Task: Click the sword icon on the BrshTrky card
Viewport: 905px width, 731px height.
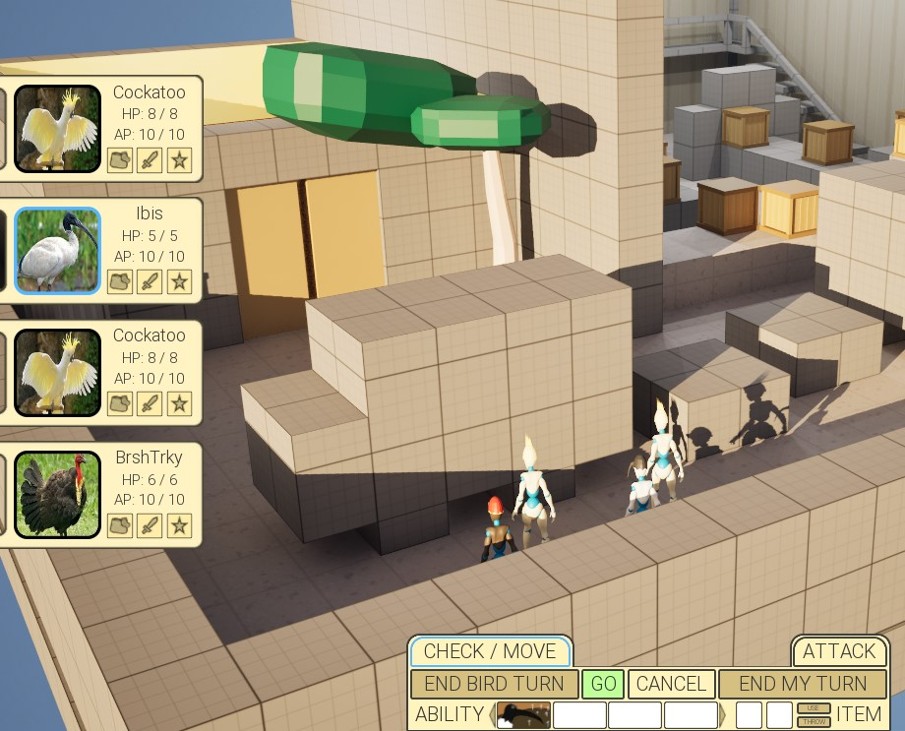Action: click(150, 525)
